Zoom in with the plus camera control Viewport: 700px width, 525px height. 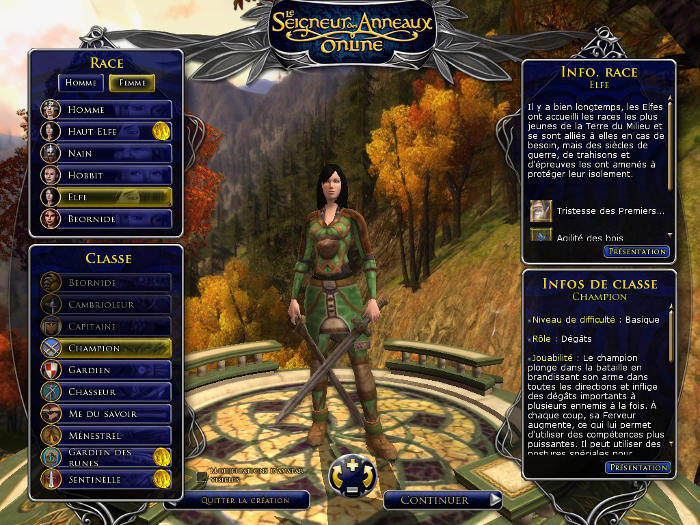tap(349, 465)
